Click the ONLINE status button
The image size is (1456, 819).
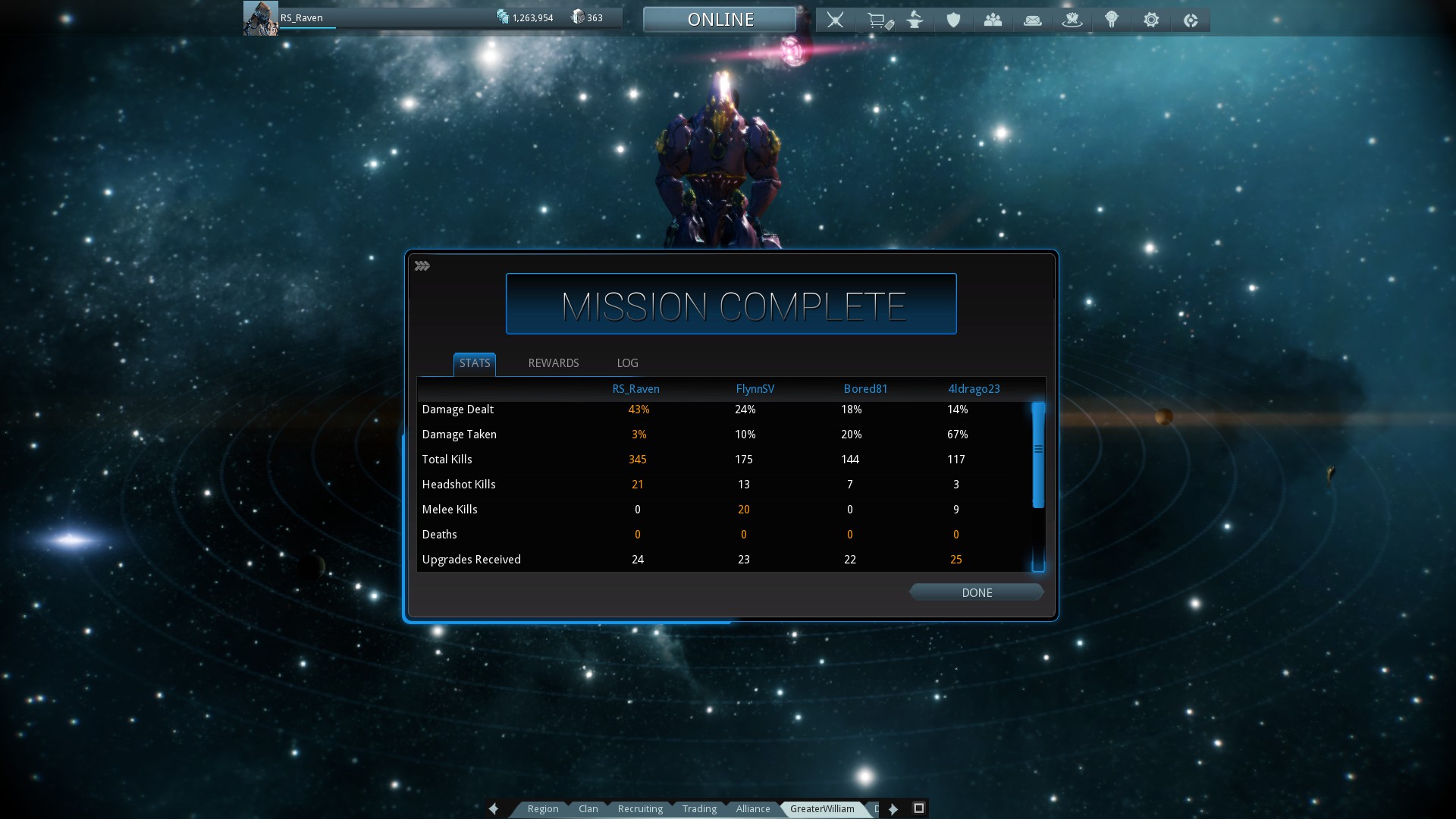pos(720,20)
